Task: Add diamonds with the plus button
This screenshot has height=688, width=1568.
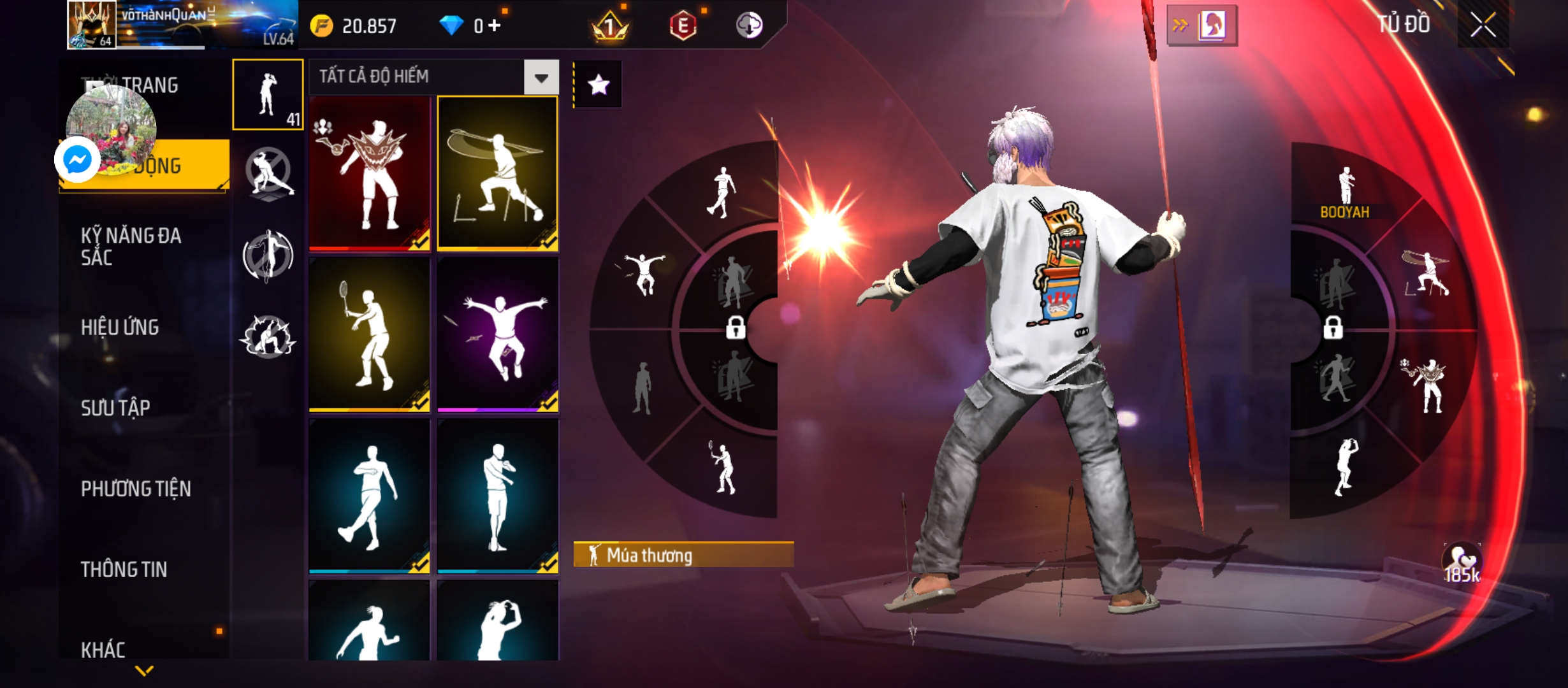Action: (495, 26)
